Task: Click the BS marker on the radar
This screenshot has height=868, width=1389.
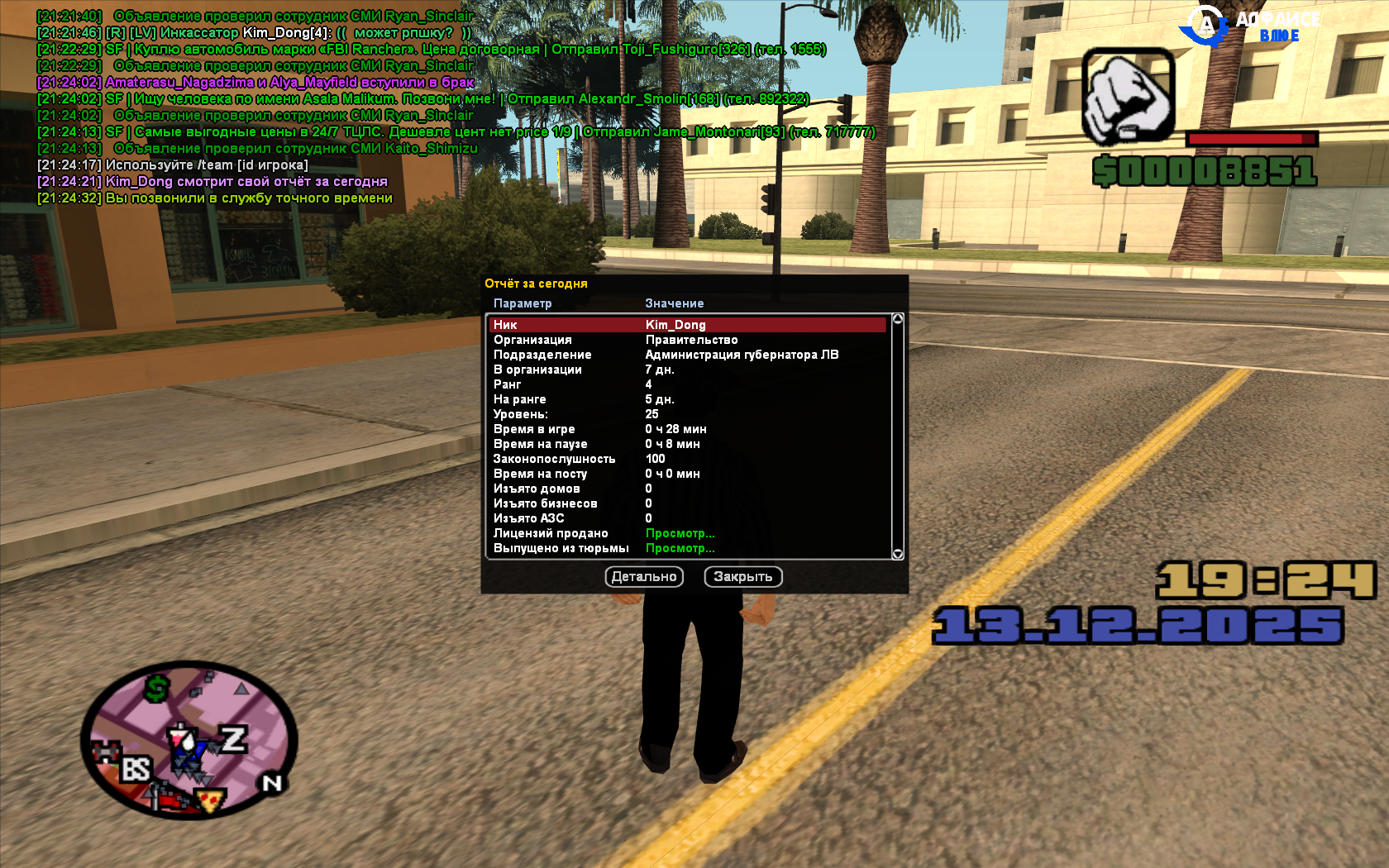Action: [136, 769]
